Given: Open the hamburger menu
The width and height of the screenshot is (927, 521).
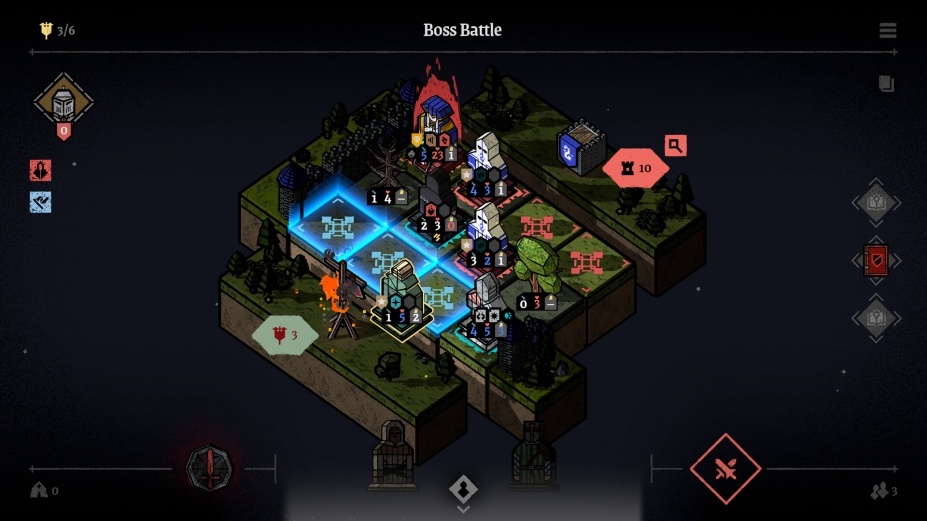Looking at the screenshot, I should click(x=888, y=31).
